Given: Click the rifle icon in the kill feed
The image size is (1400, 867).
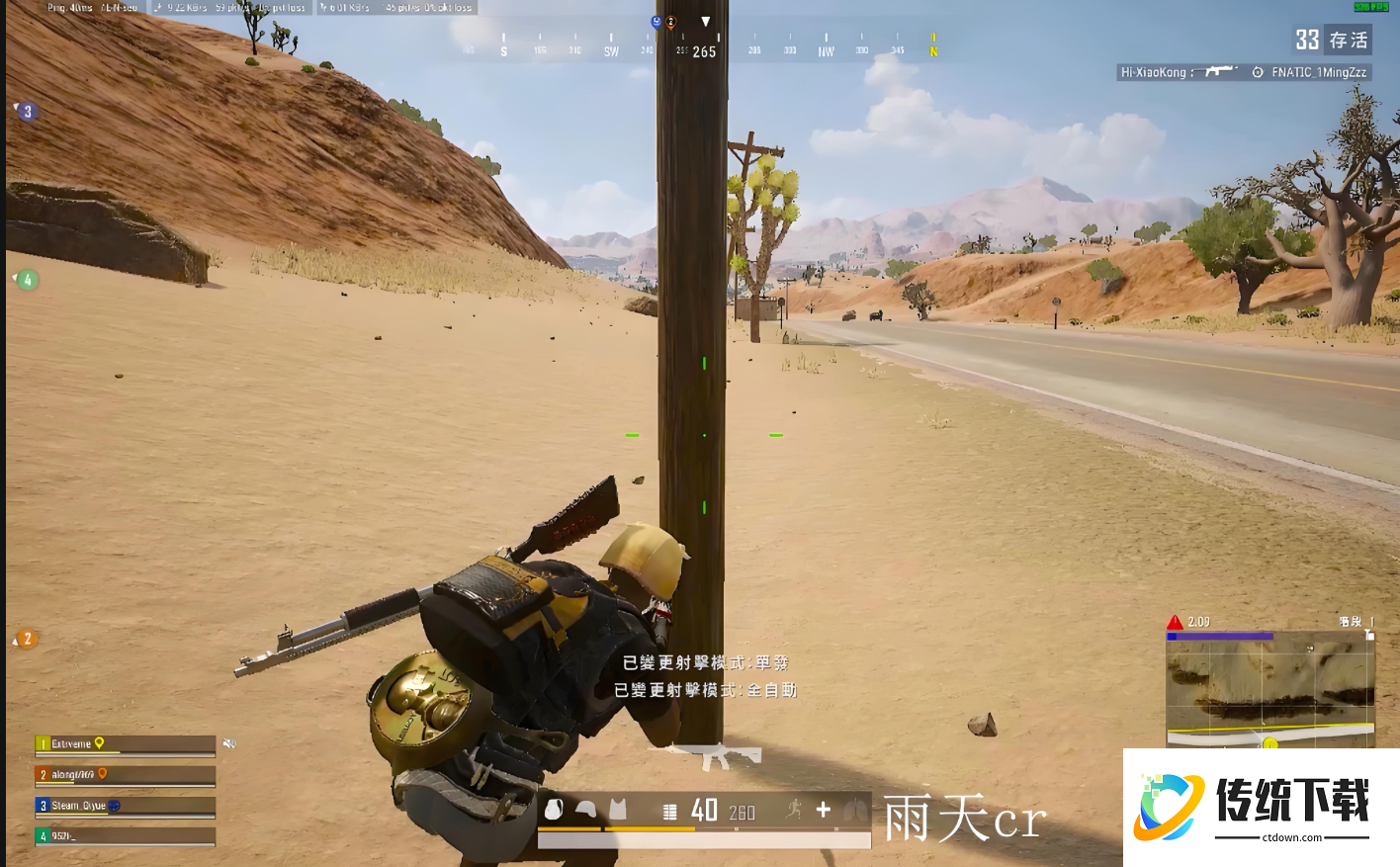Looking at the screenshot, I should [1214, 72].
